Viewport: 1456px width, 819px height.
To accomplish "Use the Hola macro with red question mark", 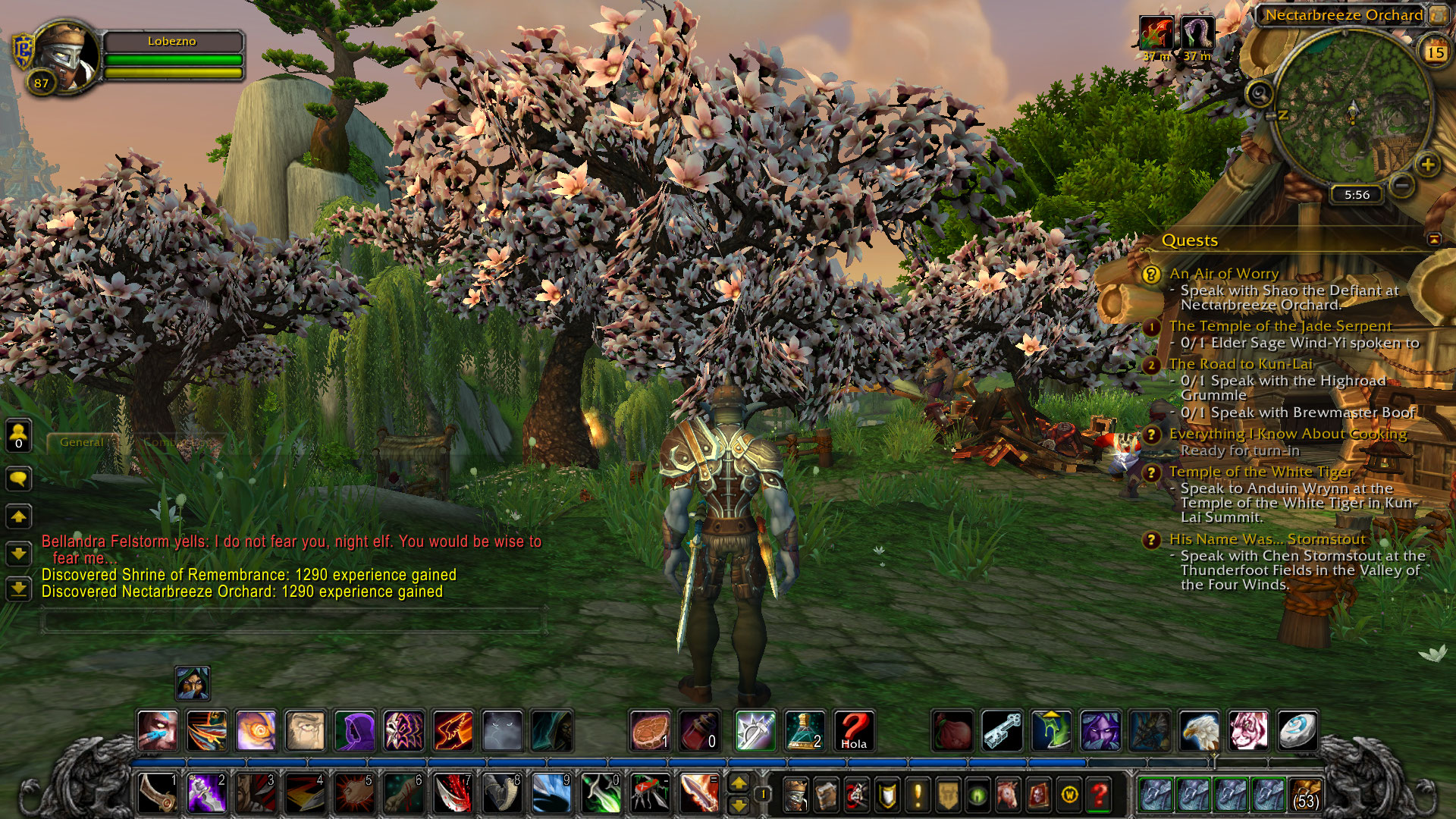I will 853,730.
